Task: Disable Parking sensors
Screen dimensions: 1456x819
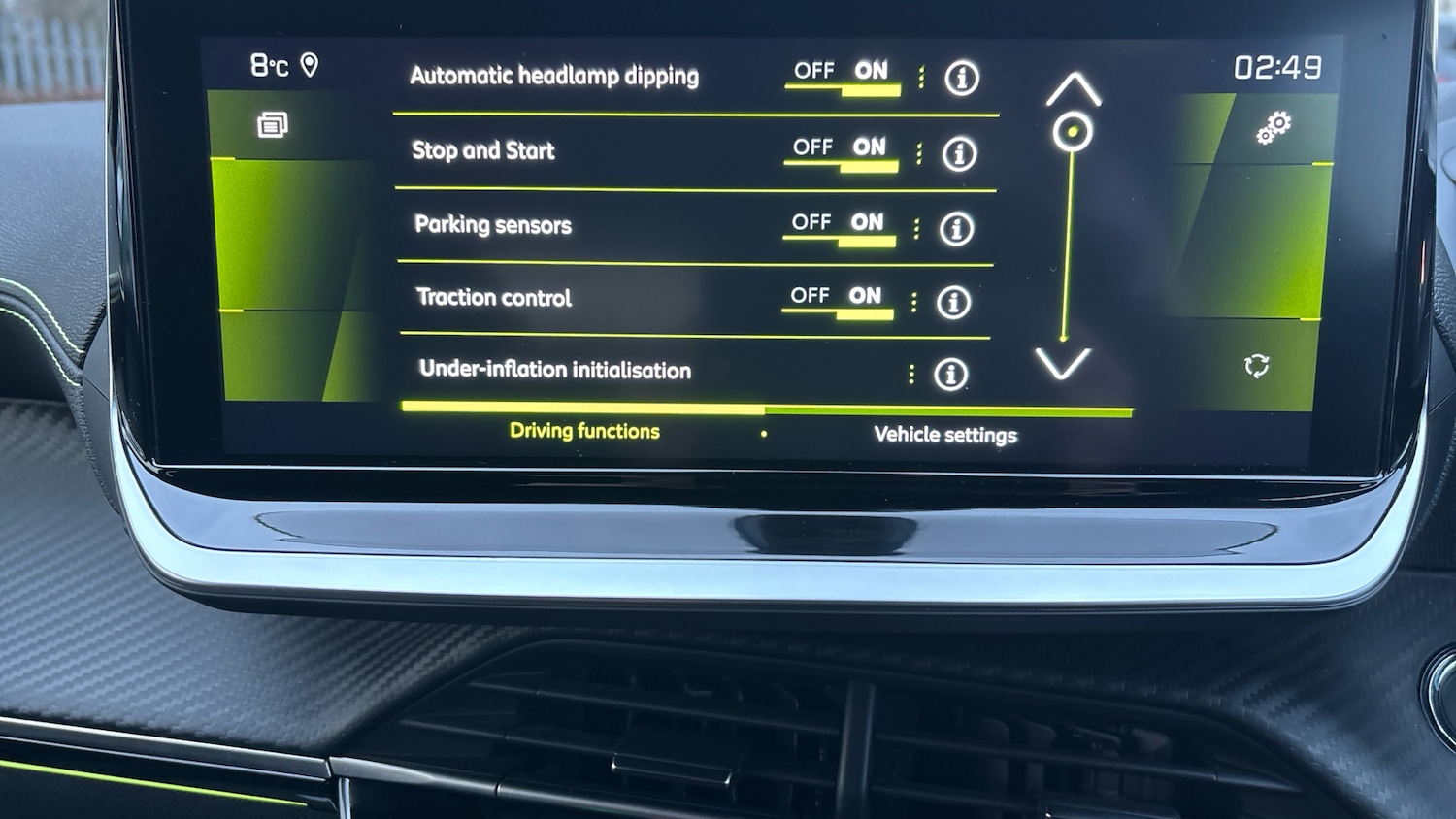Action: tap(811, 221)
